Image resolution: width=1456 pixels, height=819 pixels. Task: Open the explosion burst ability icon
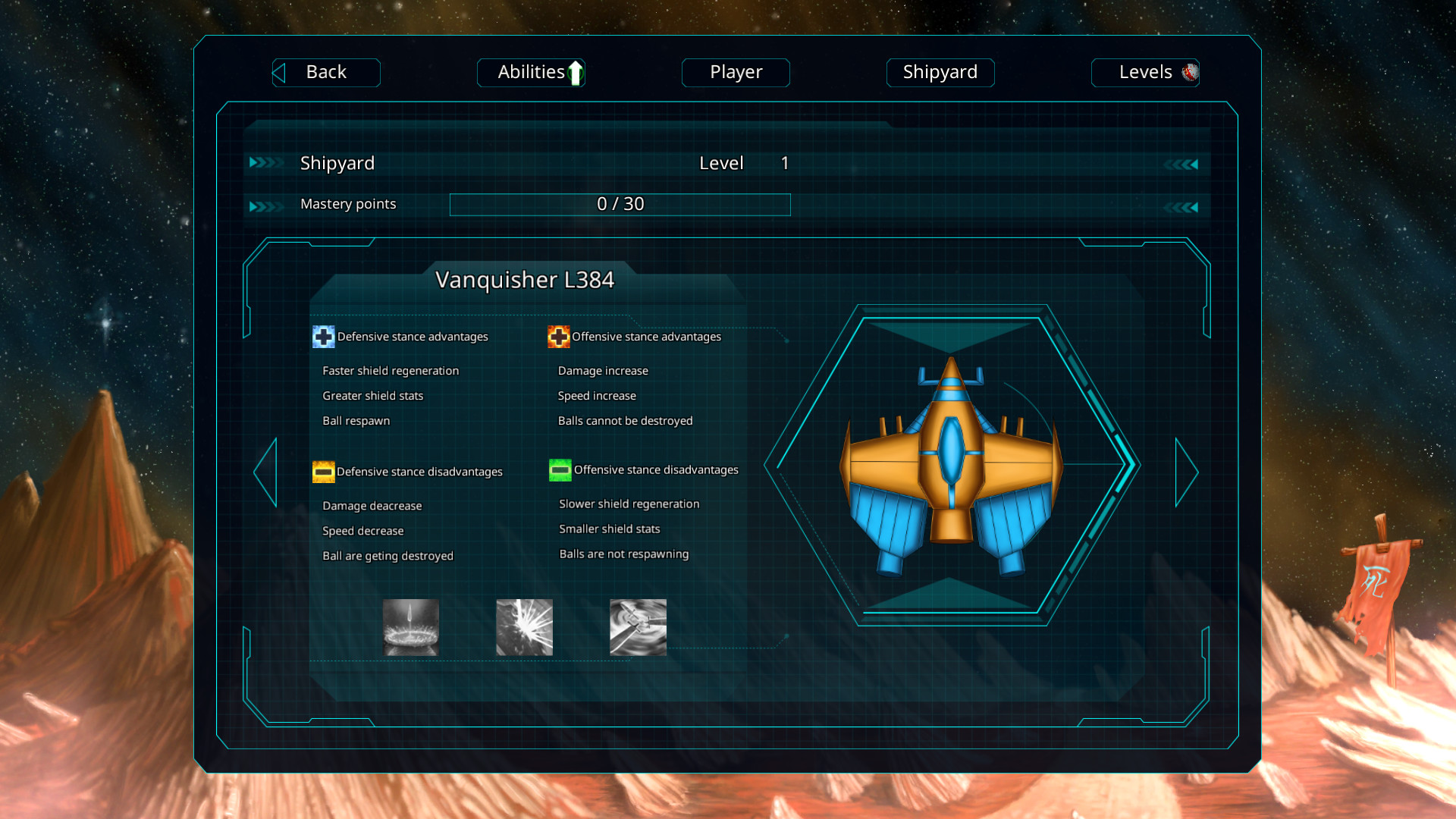pyautogui.click(x=524, y=627)
